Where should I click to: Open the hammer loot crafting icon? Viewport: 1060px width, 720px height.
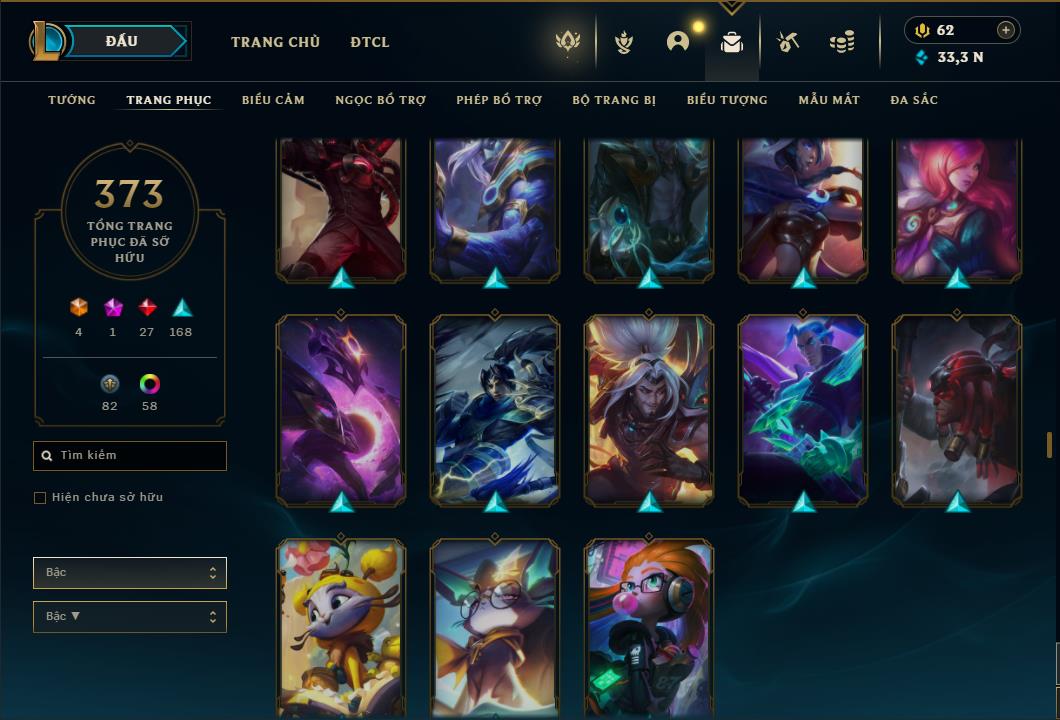pos(788,42)
